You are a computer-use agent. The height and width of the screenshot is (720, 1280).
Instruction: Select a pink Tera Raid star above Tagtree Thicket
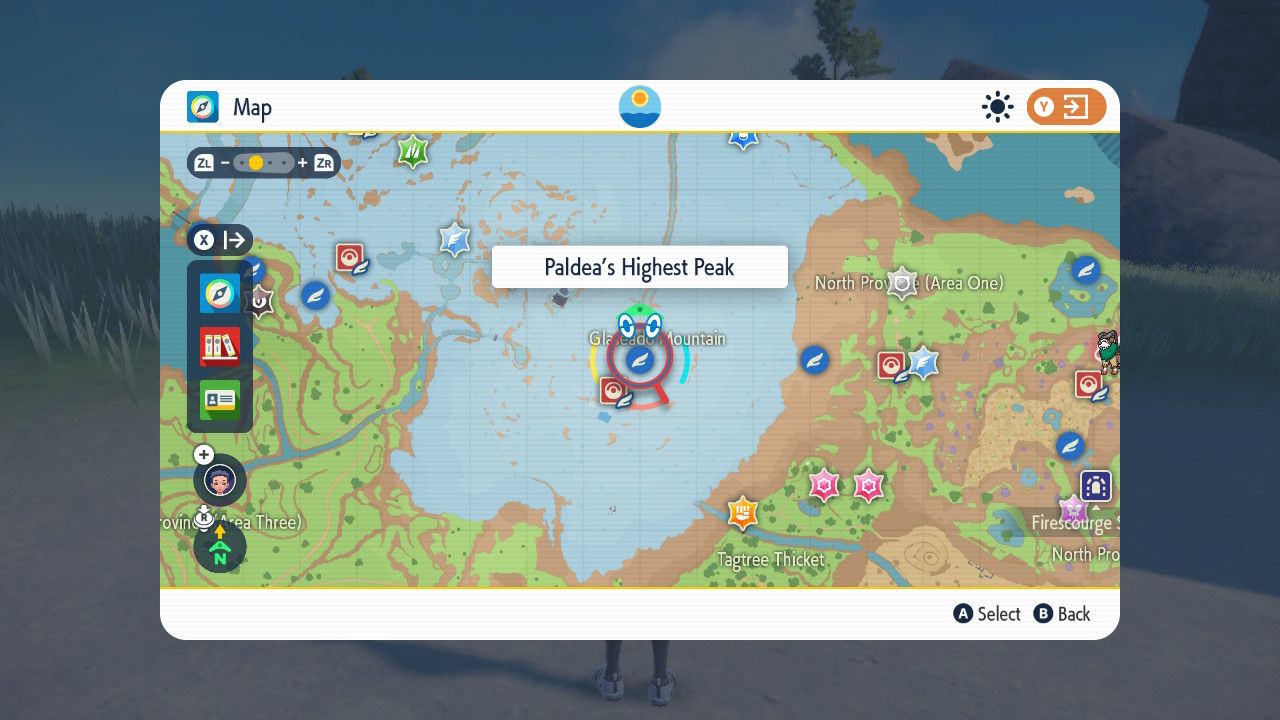(825, 484)
